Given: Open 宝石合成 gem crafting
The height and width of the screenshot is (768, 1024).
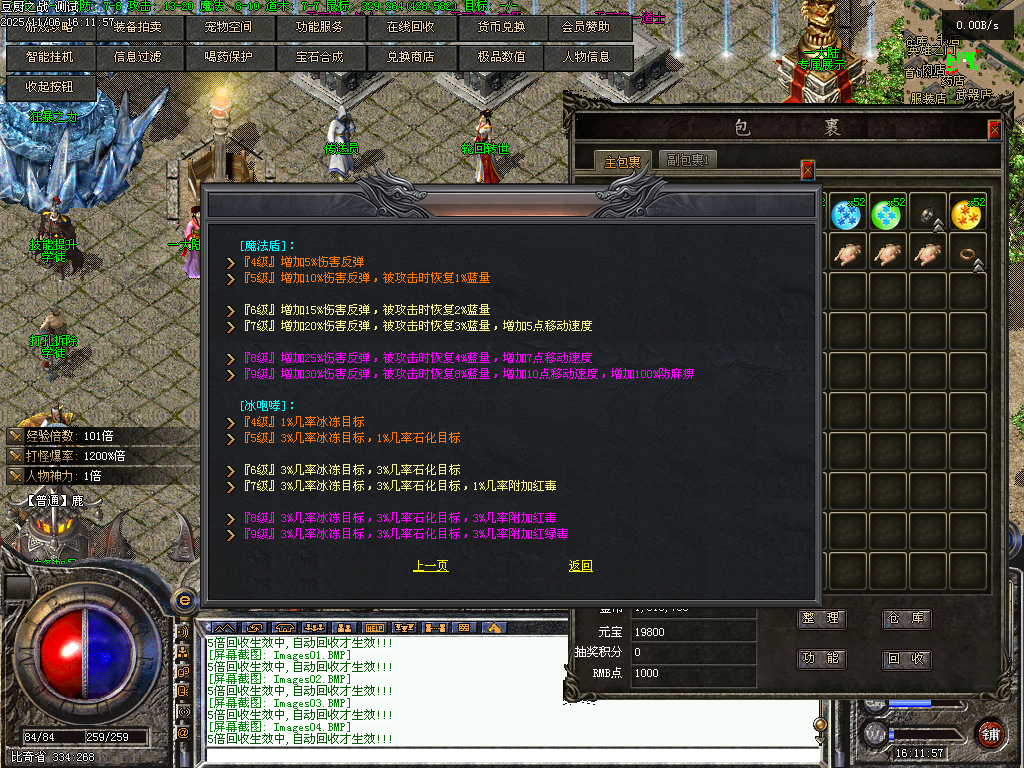Looking at the screenshot, I should pos(319,57).
